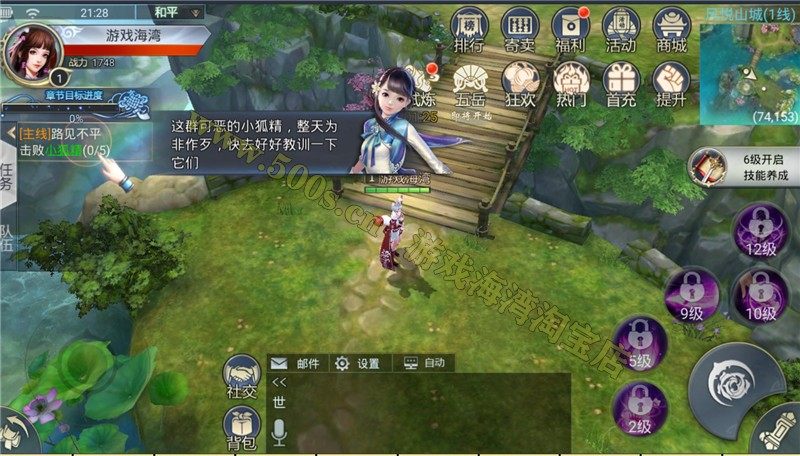Open the 邮件 mail inbox
Image resolution: width=800 pixels, height=456 pixels.
296,363
